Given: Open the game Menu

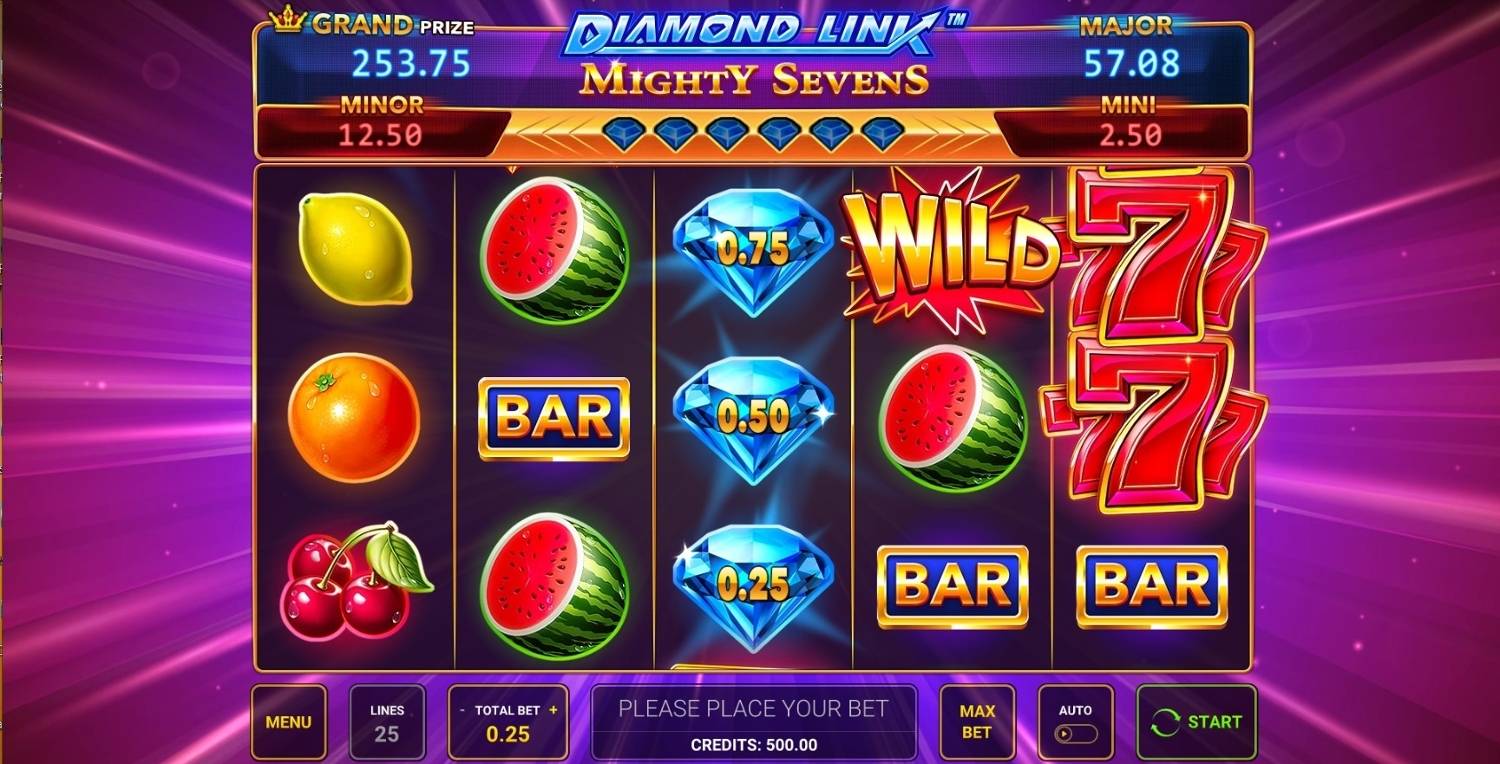Looking at the screenshot, I should click(x=289, y=720).
